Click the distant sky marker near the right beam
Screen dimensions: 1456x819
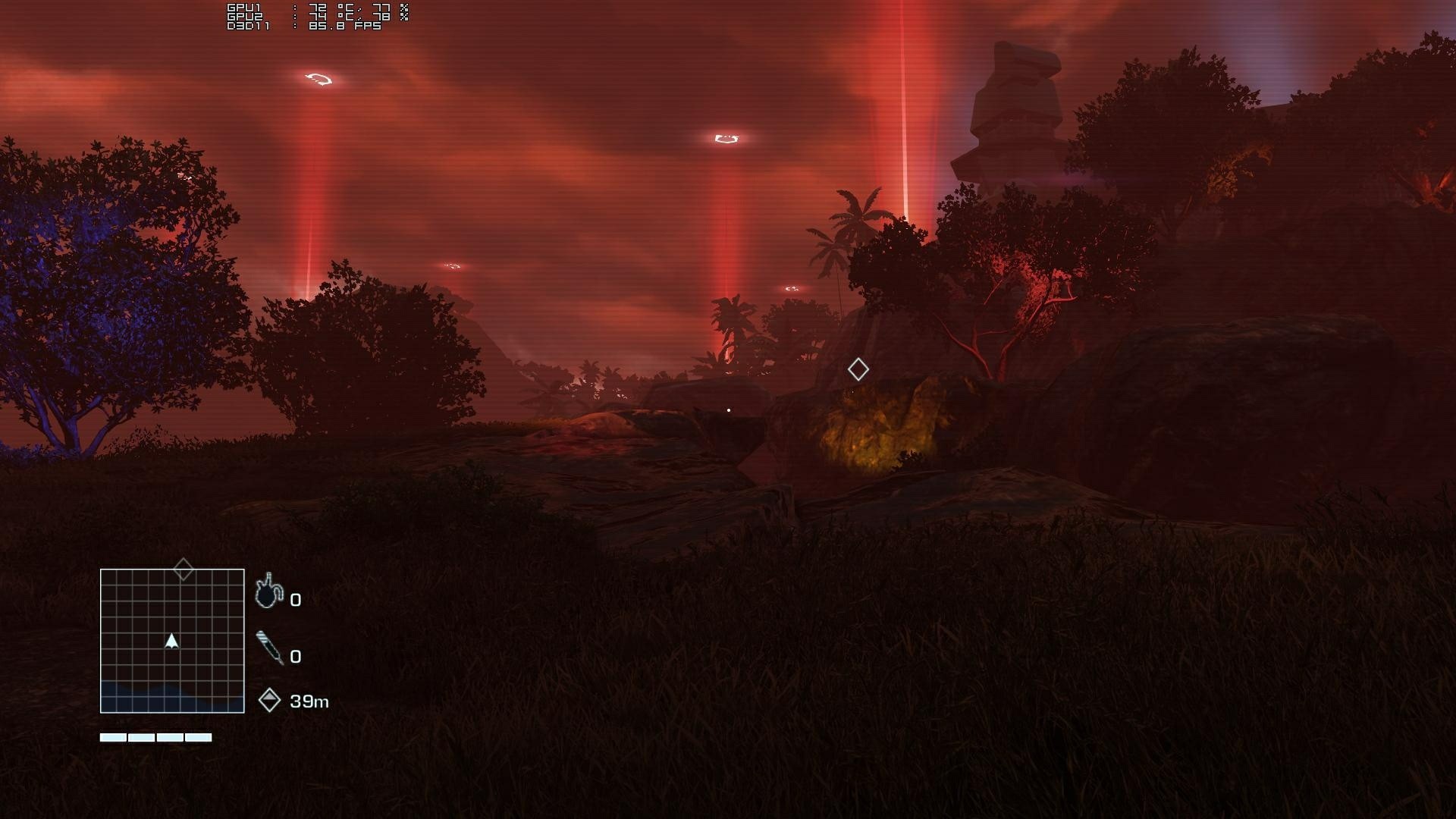(x=791, y=288)
